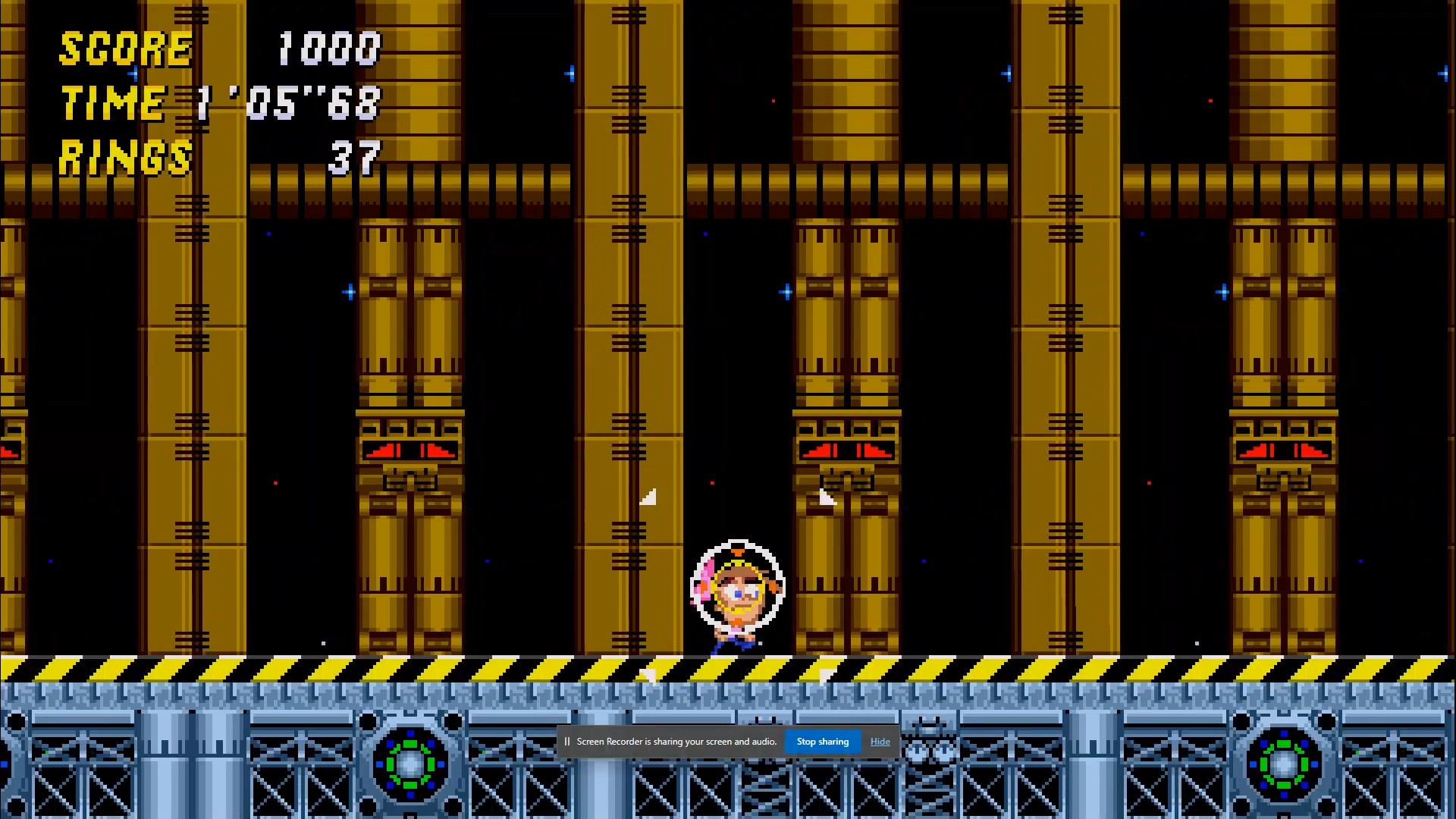This screenshot has height=819, width=1456.
Task: Click the Hide link in the notification bar
Action: pos(880,741)
